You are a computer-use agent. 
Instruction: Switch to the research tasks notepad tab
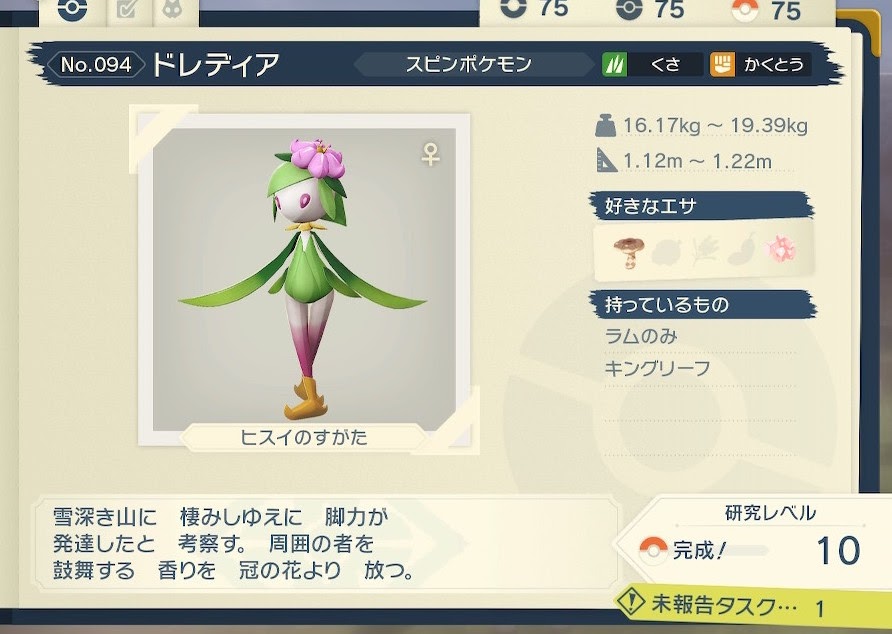(127, 11)
